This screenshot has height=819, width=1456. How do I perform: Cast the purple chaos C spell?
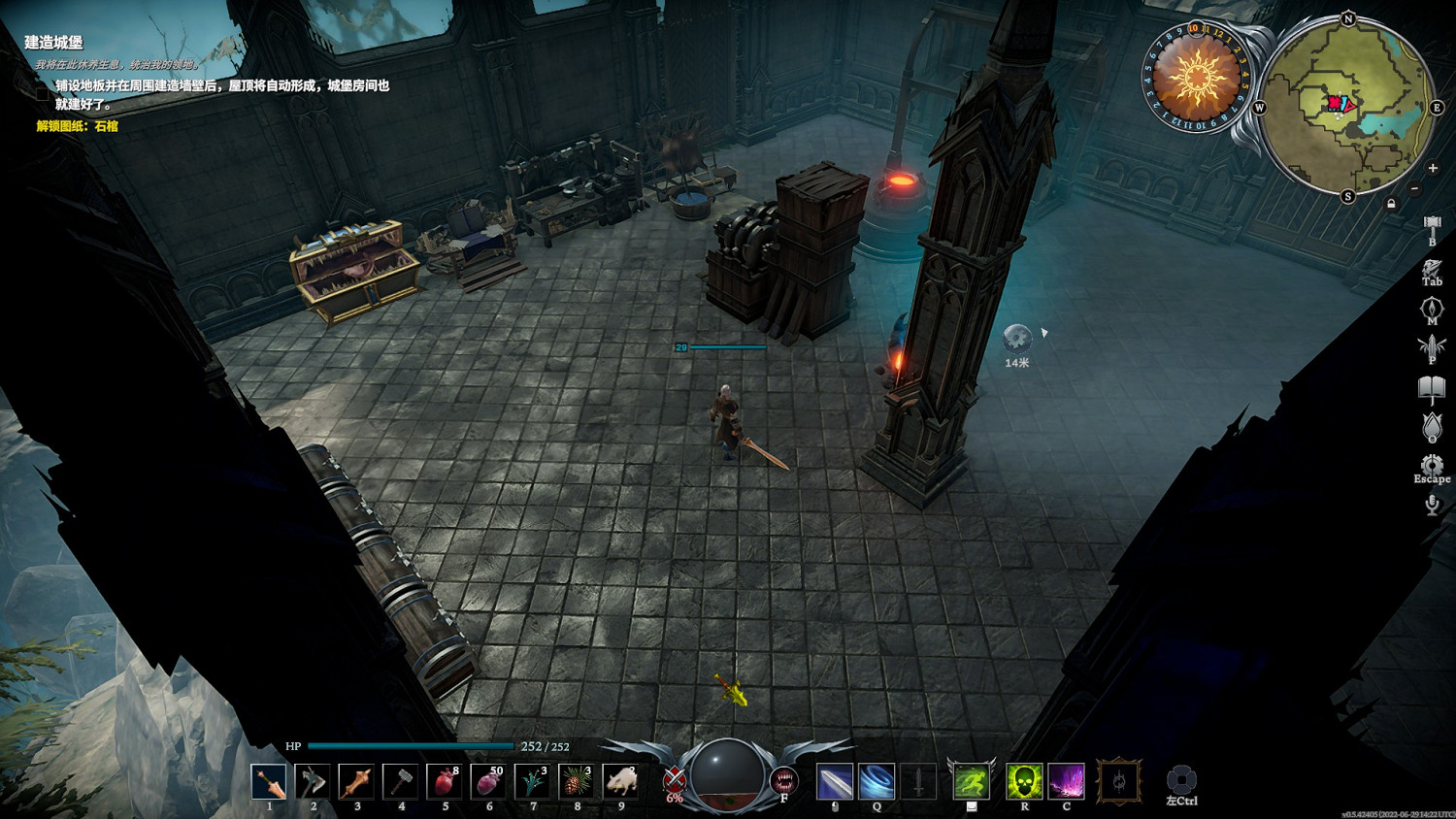pos(1066,781)
